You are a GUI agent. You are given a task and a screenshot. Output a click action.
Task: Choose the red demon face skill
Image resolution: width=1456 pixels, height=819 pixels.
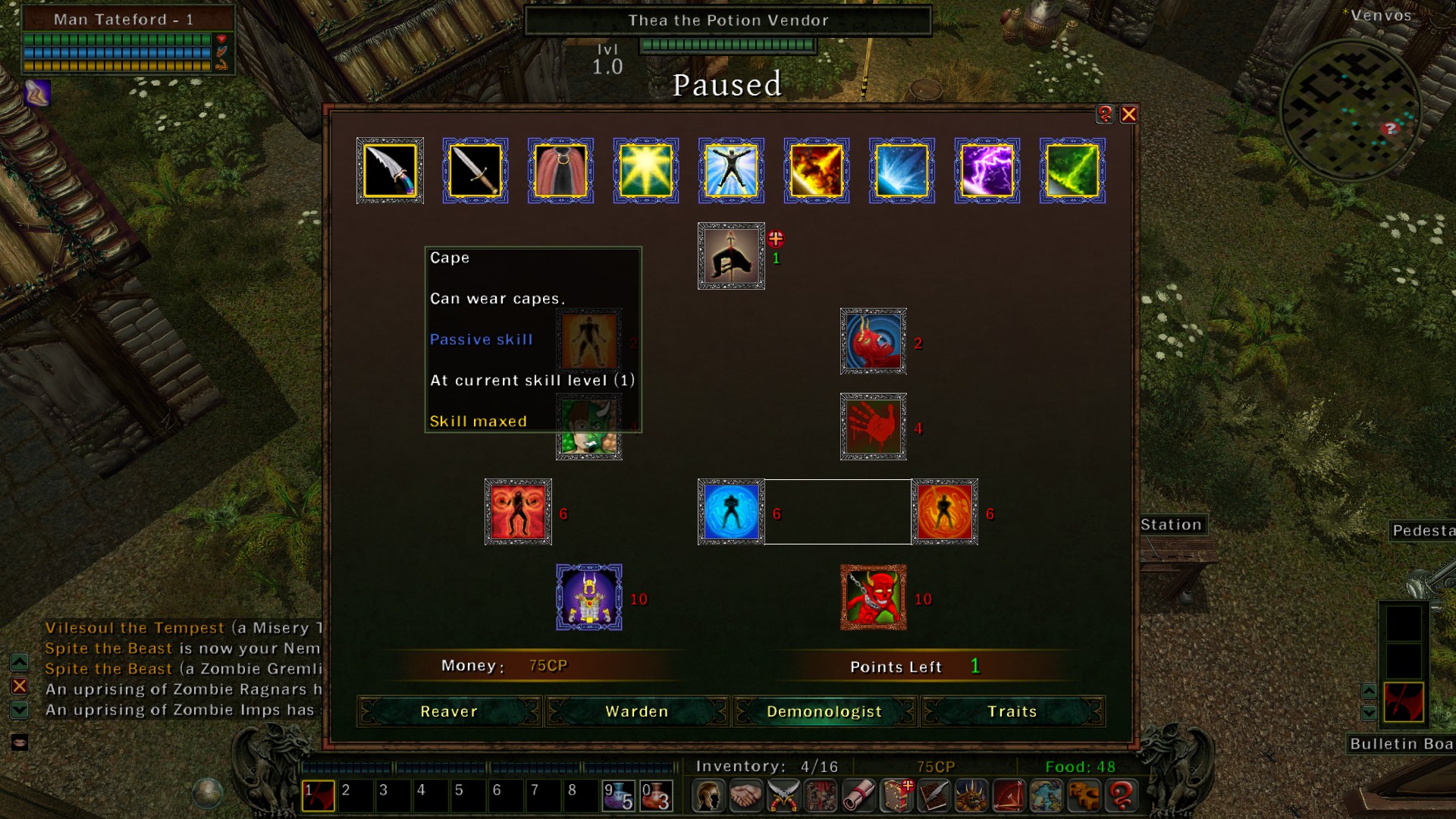coord(873,598)
